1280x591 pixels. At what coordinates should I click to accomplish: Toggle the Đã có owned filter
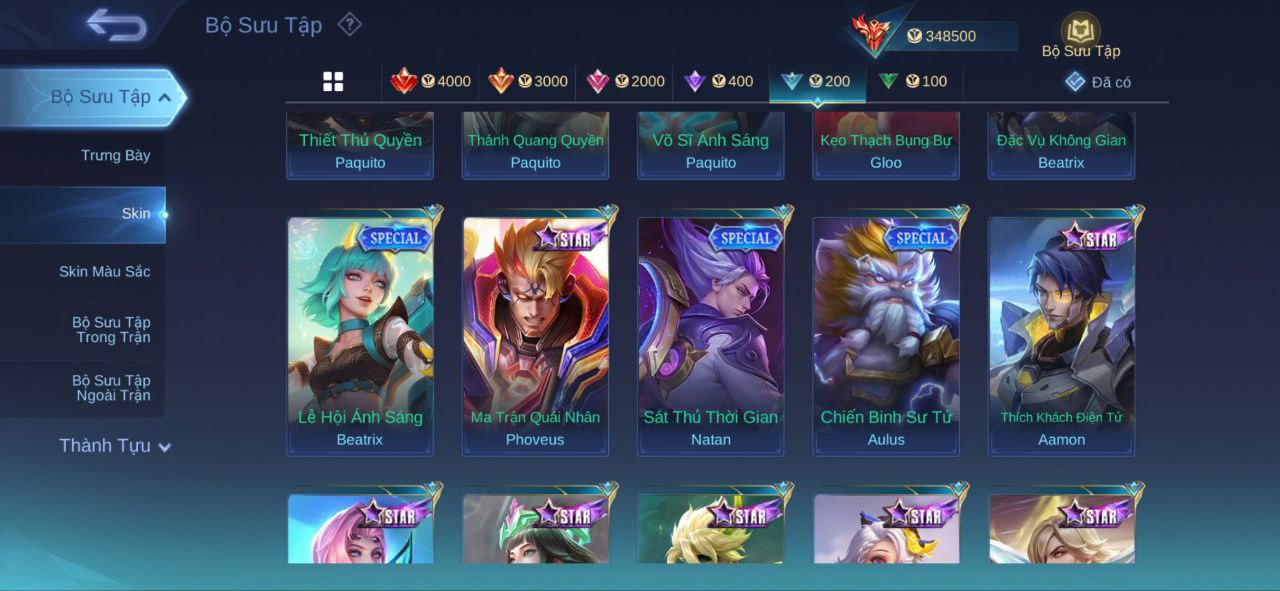pyautogui.click(x=1098, y=82)
